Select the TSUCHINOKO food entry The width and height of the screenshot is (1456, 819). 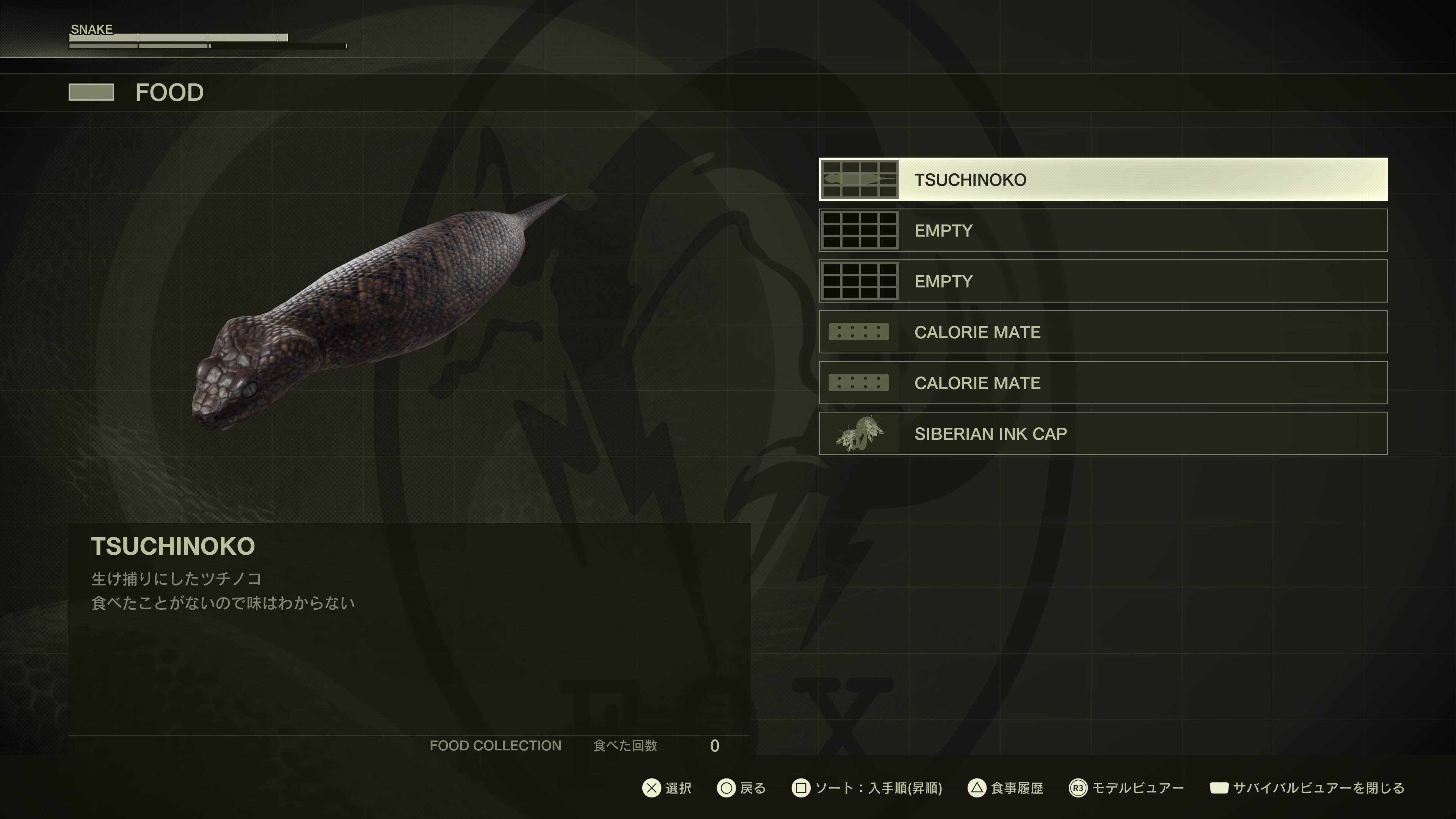click(x=1102, y=180)
